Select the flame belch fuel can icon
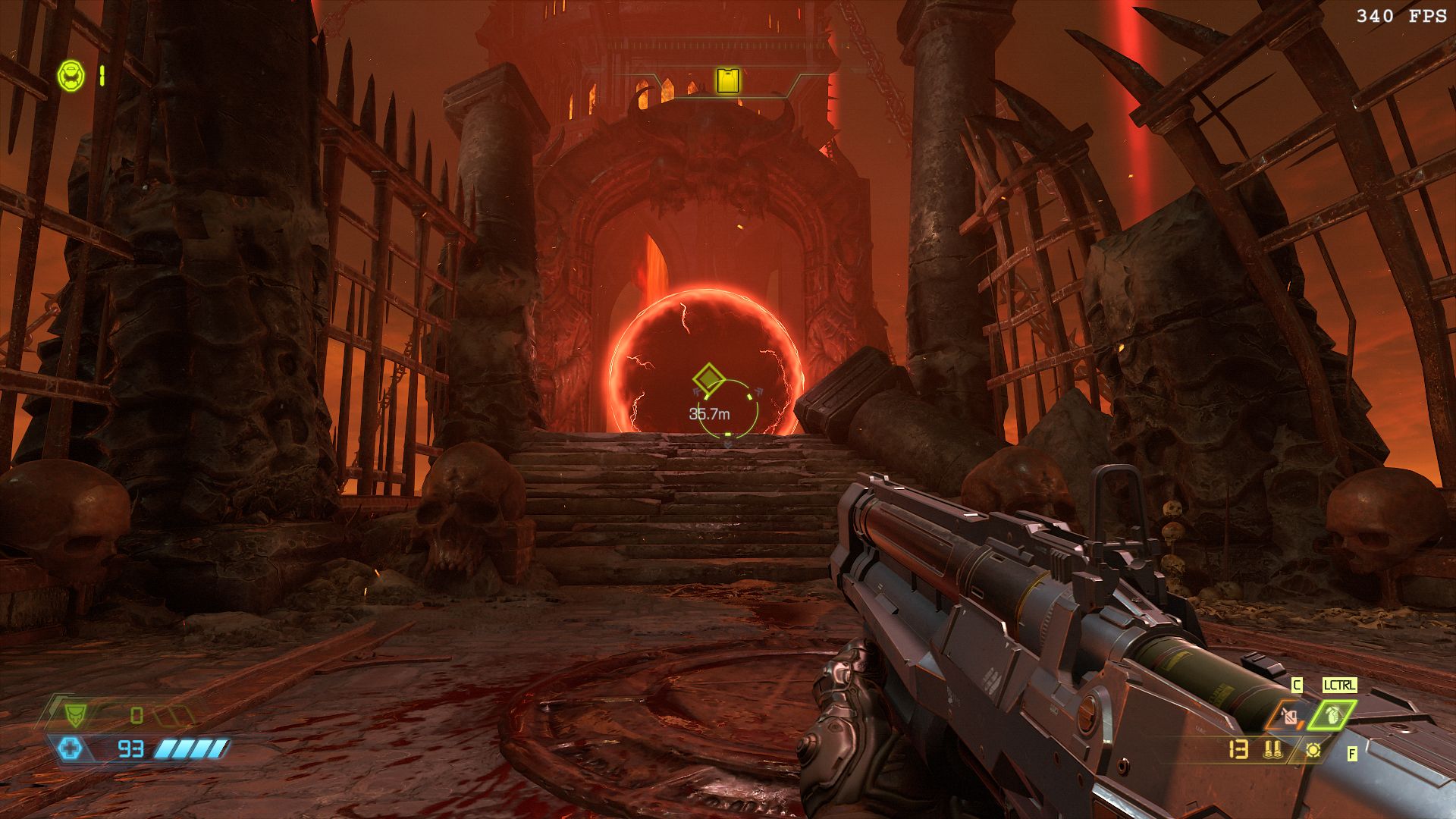The height and width of the screenshot is (819, 1456). (x=1290, y=714)
